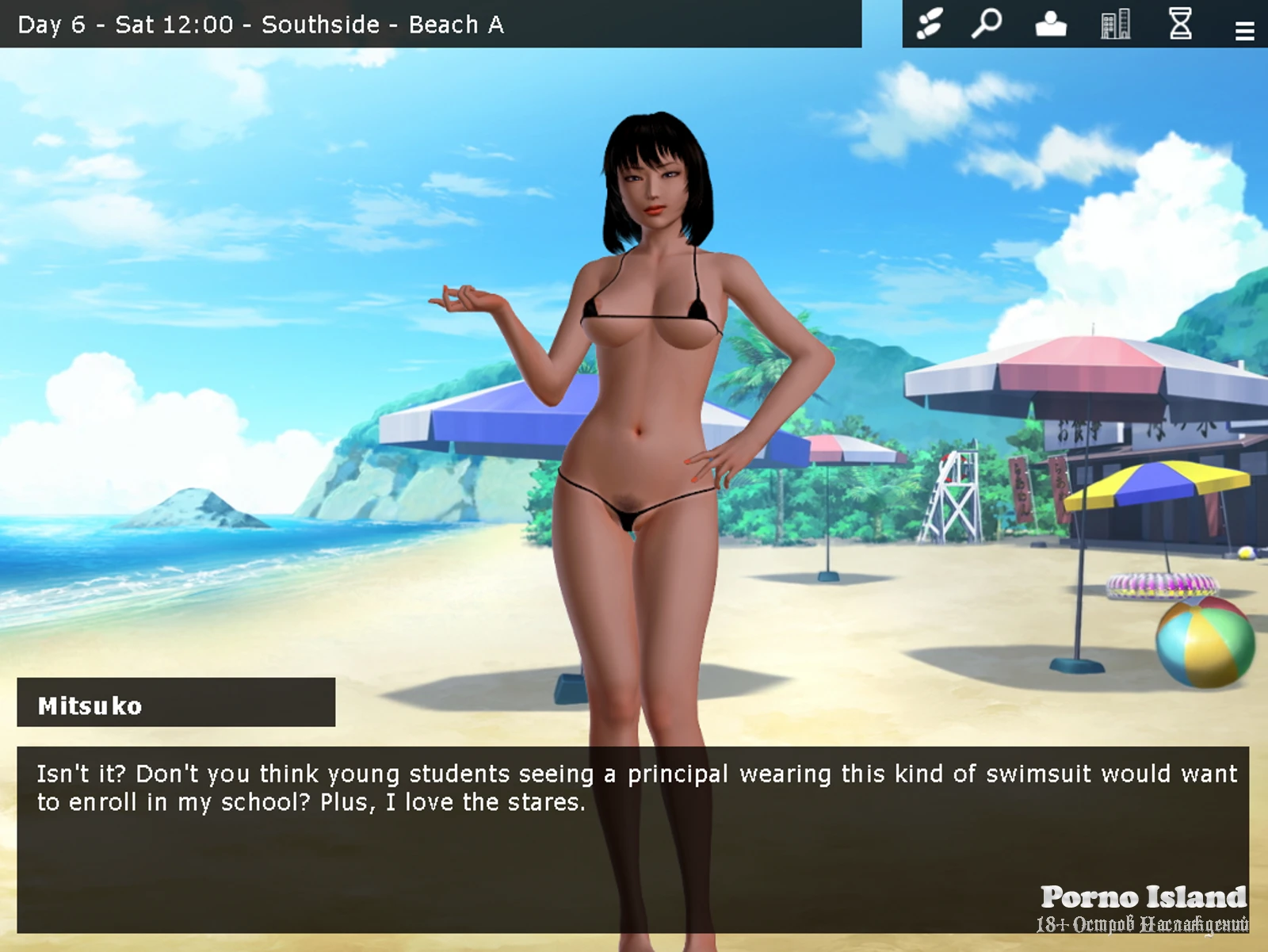The image size is (1268, 952).
Task: Advance Mitsuko's dialogue text box
Action: point(632,839)
